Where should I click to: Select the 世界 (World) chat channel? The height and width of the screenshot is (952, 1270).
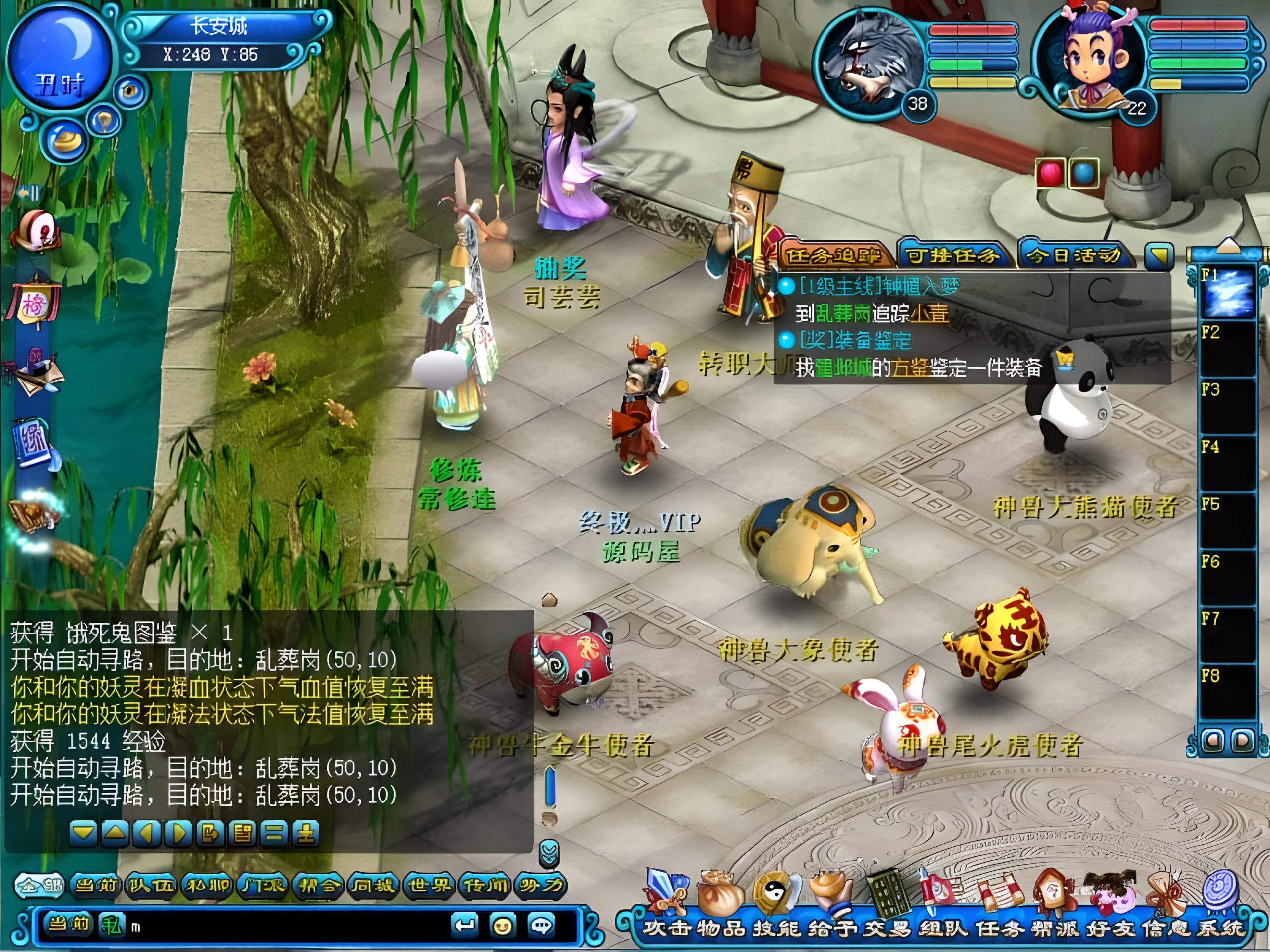pos(429,885)
